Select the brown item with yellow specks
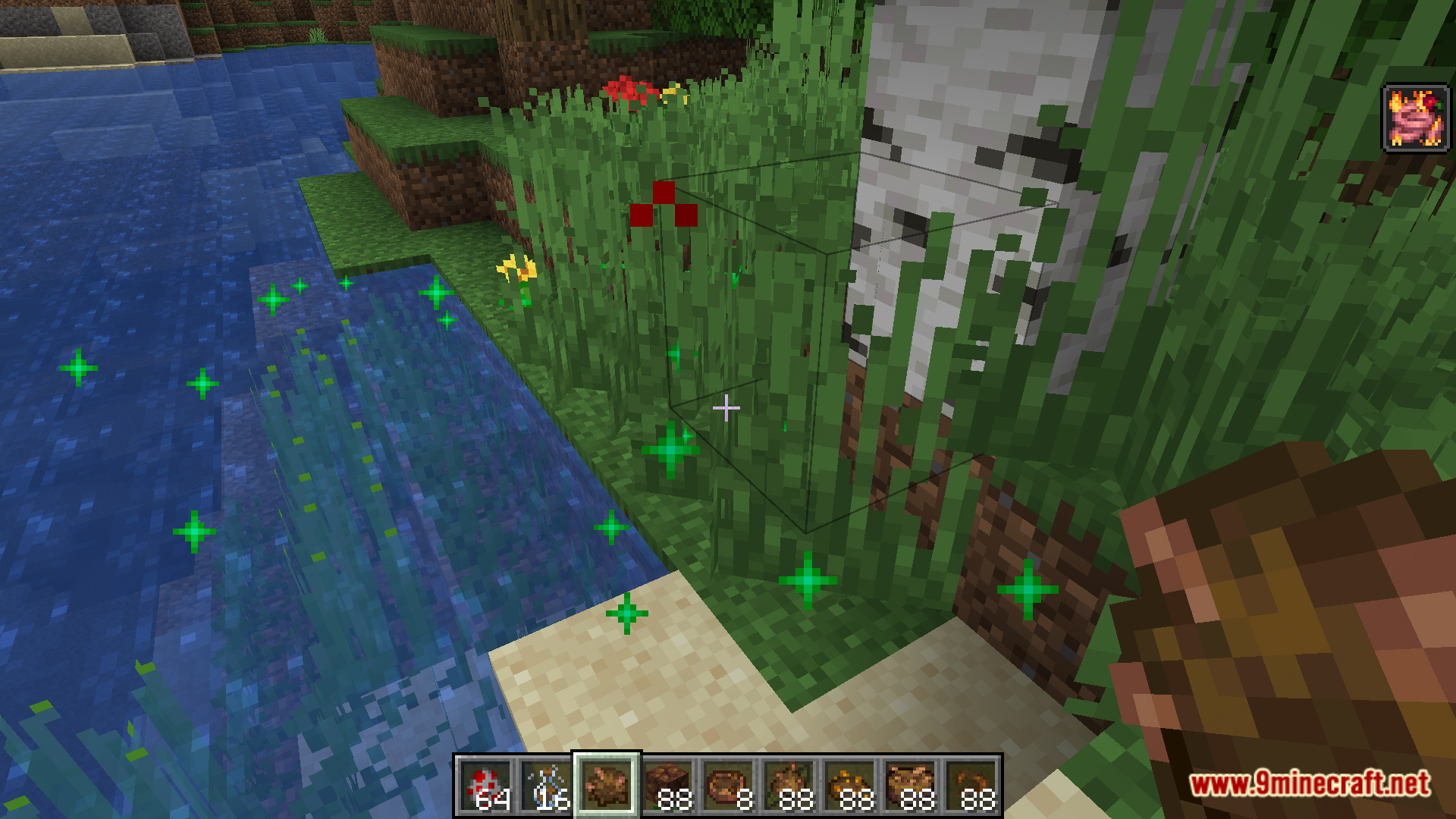 tap(849, 786)
